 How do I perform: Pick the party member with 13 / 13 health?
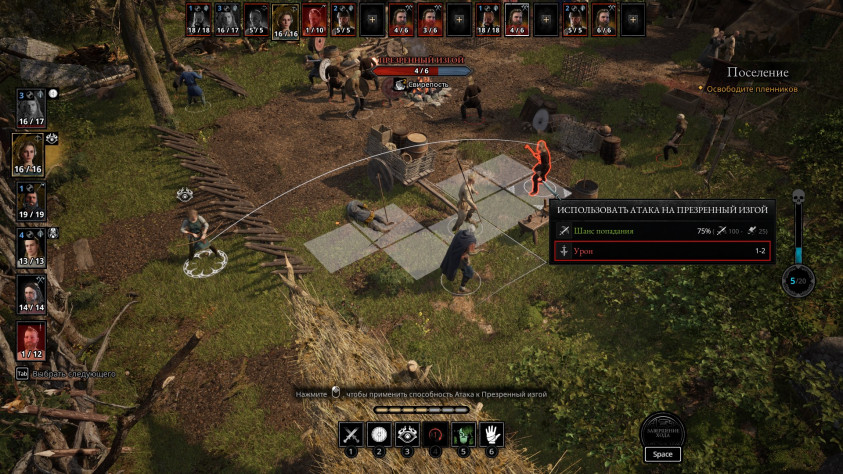pos(30,244)
